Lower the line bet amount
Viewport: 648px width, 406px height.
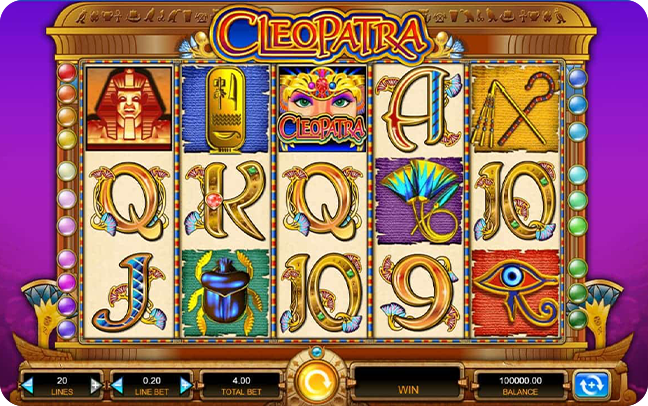(x=117, y=383)
